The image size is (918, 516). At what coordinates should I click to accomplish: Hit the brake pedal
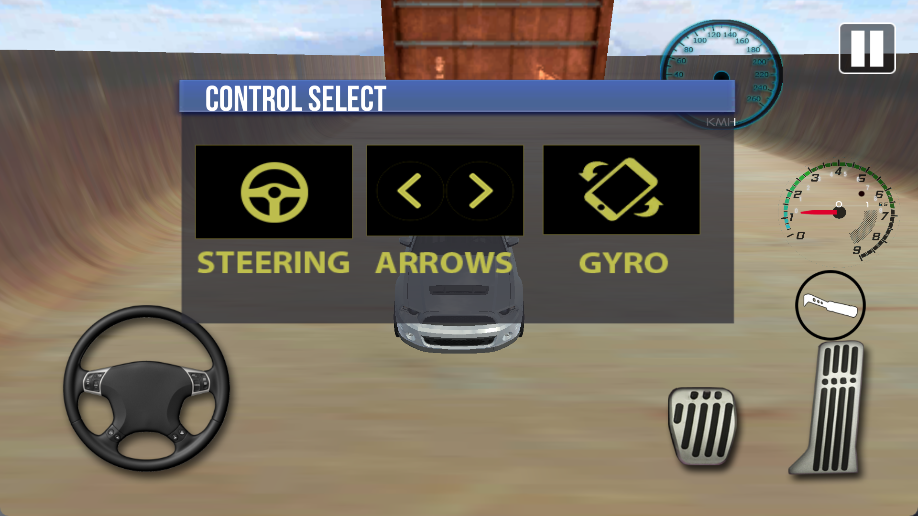point(702,426)
